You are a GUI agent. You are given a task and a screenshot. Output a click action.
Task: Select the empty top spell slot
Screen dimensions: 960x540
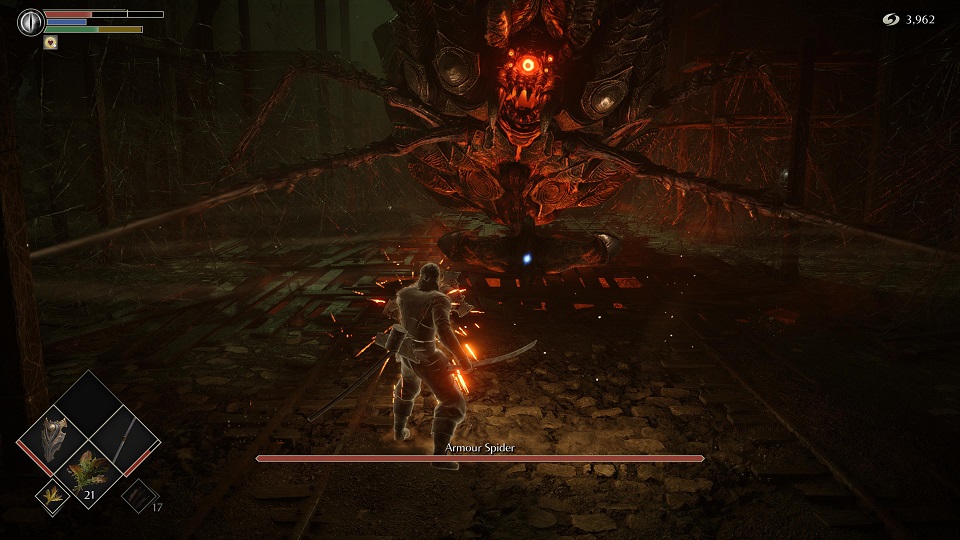coord(89,402)
